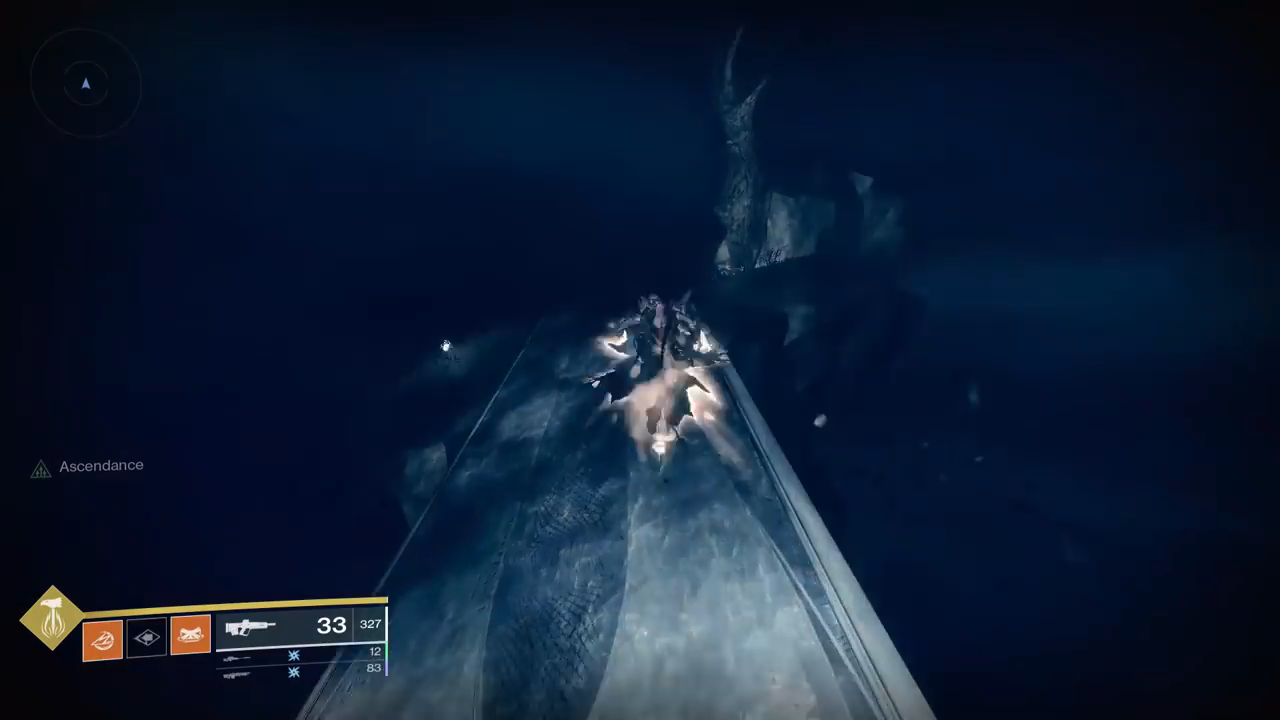1280x720 pixels.
Task: Select the equipped auto rifle weapon icon
Action: pos(250,627)
